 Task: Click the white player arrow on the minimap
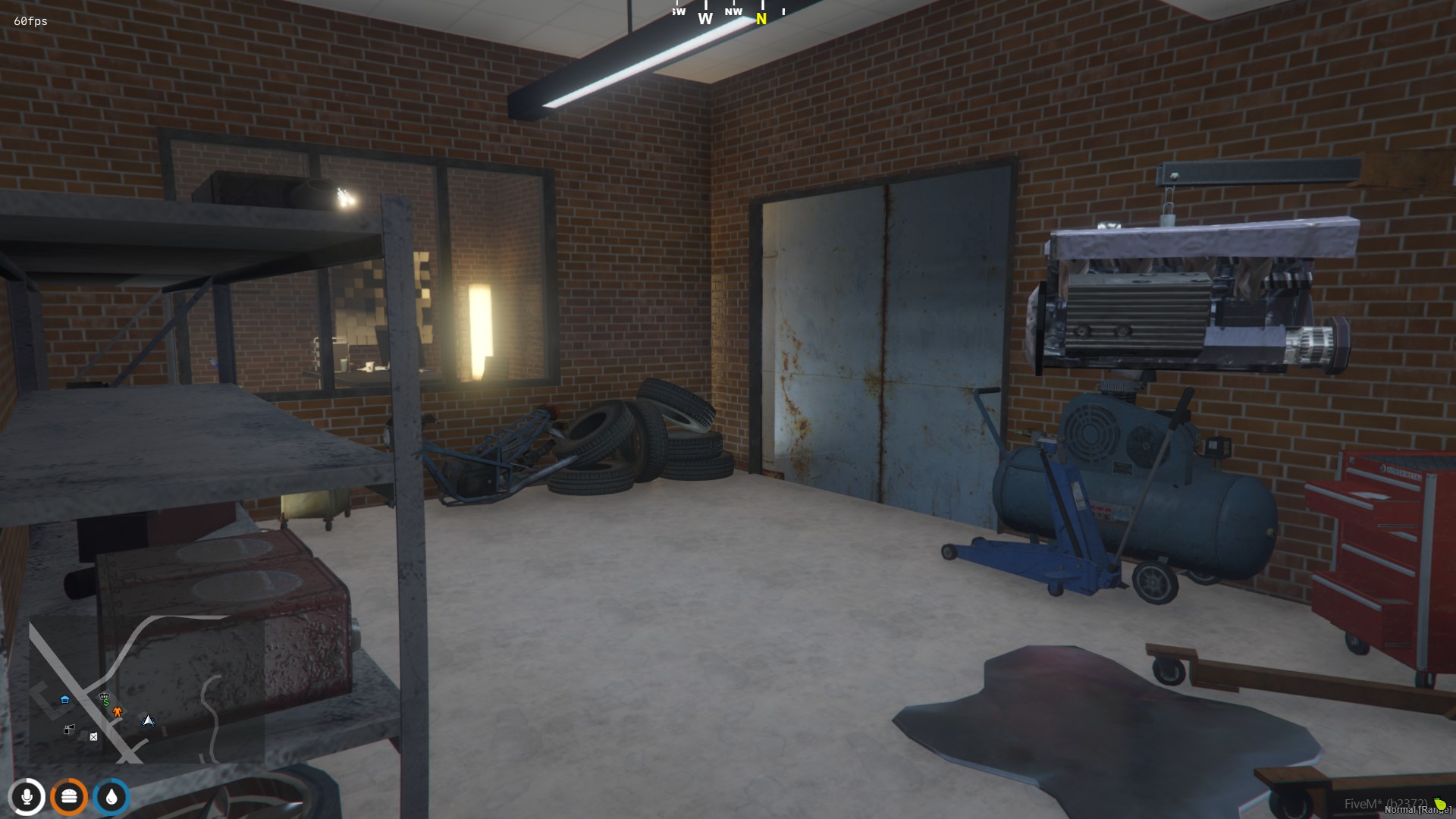(148, 721)
